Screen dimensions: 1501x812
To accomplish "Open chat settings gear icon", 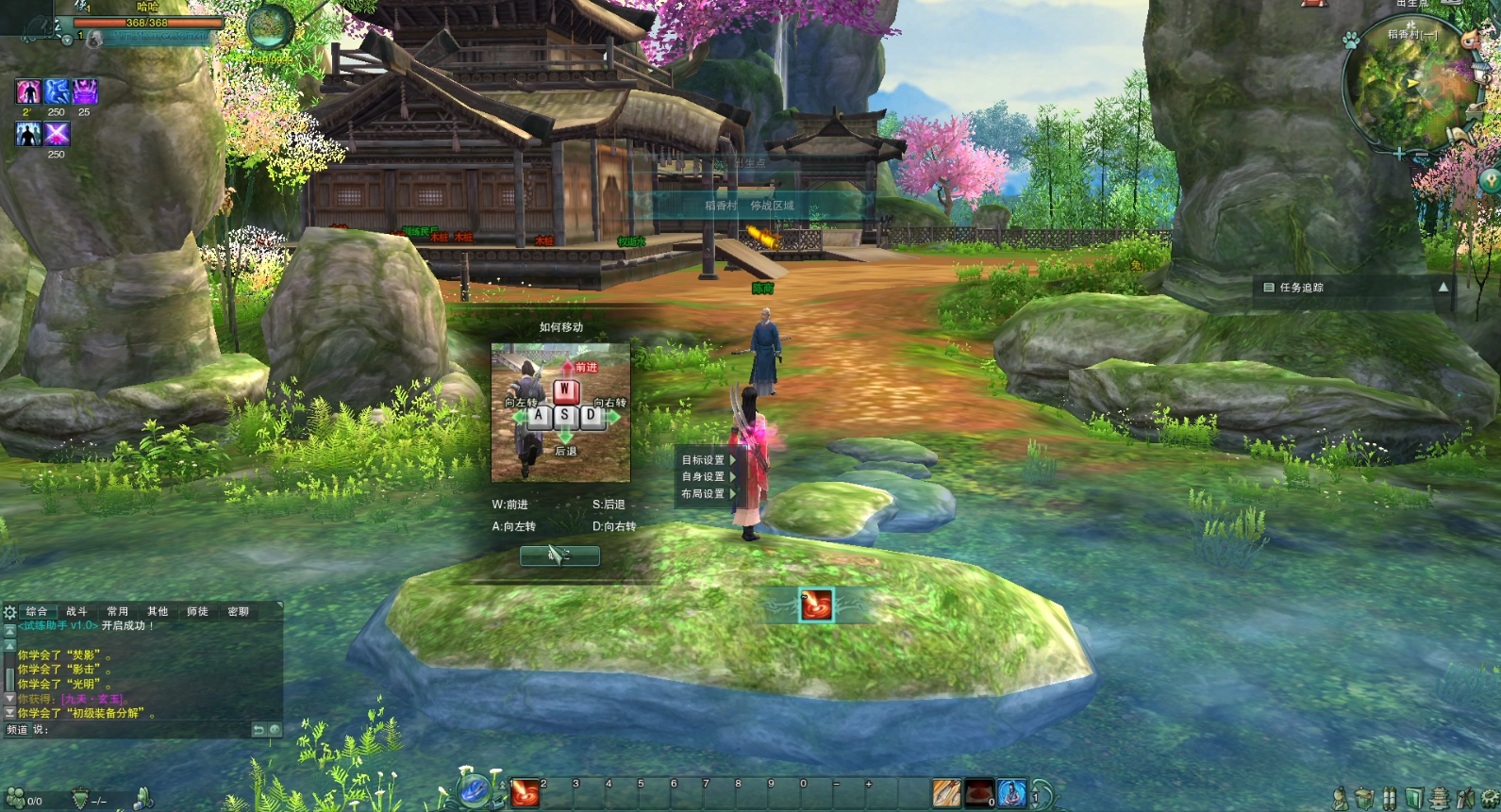I will (10, 612).
